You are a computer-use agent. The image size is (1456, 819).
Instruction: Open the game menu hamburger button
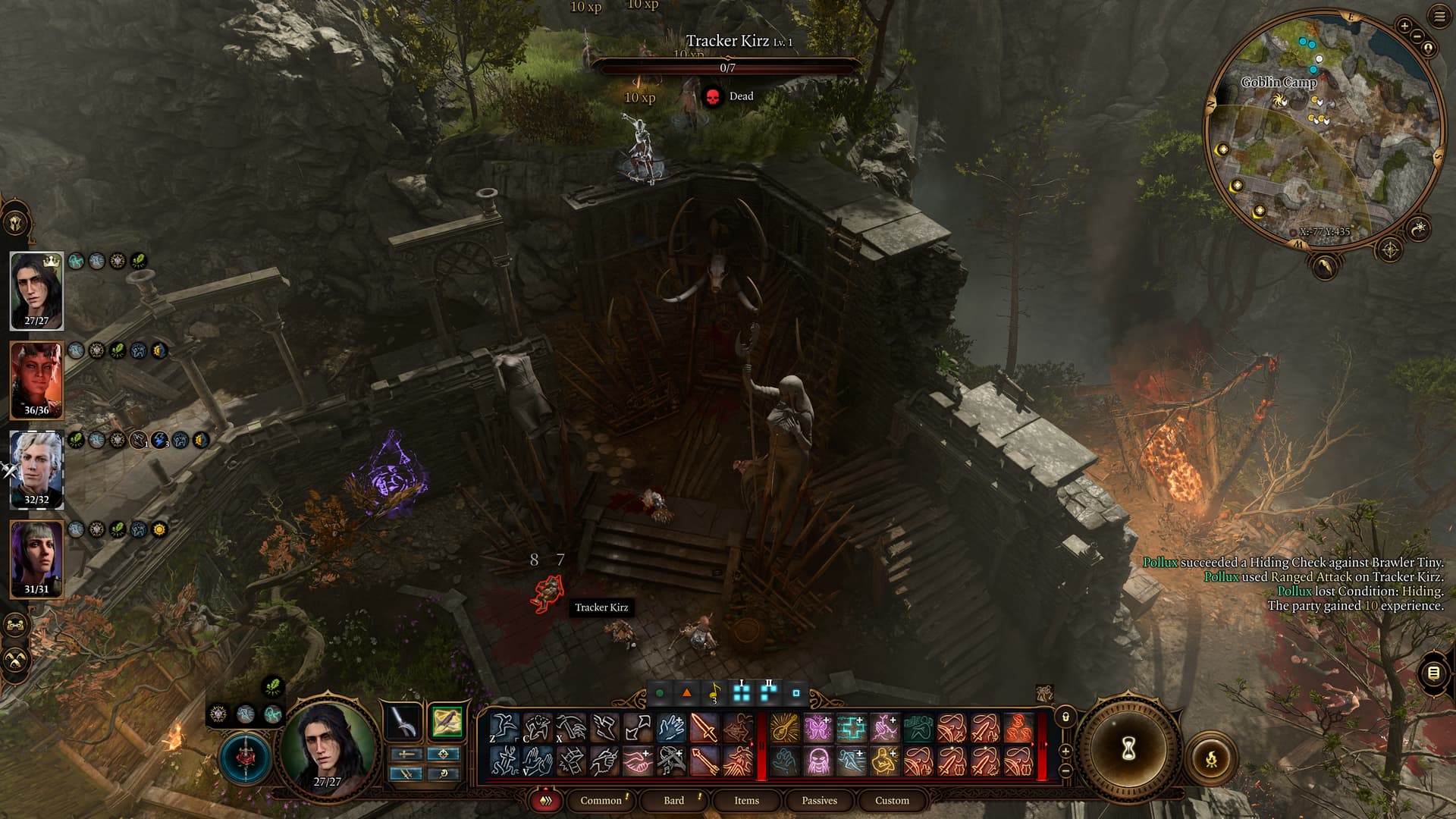pyautogui.click(x=1439, y=17)
